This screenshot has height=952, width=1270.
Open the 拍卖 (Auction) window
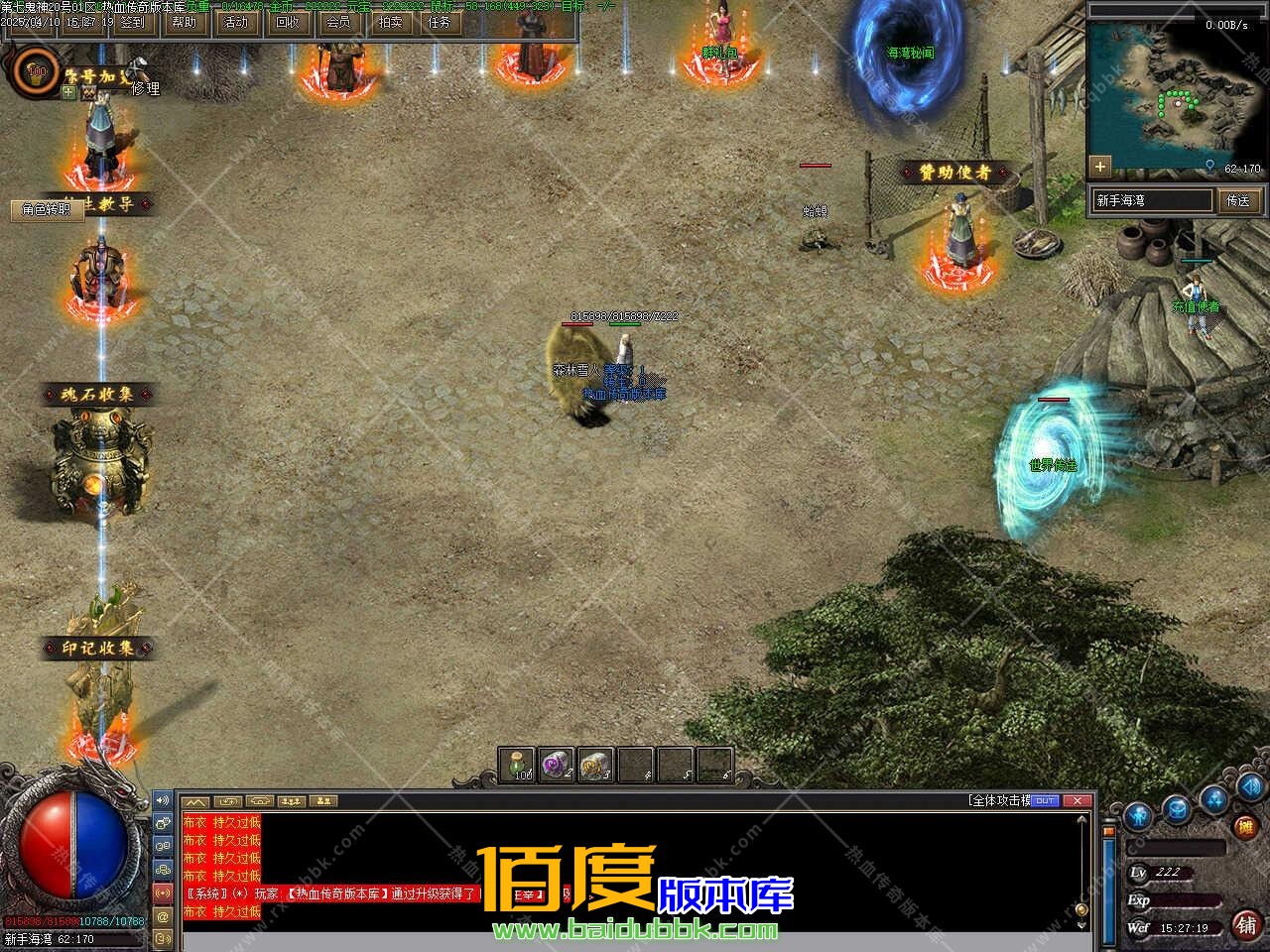point(391,22)
